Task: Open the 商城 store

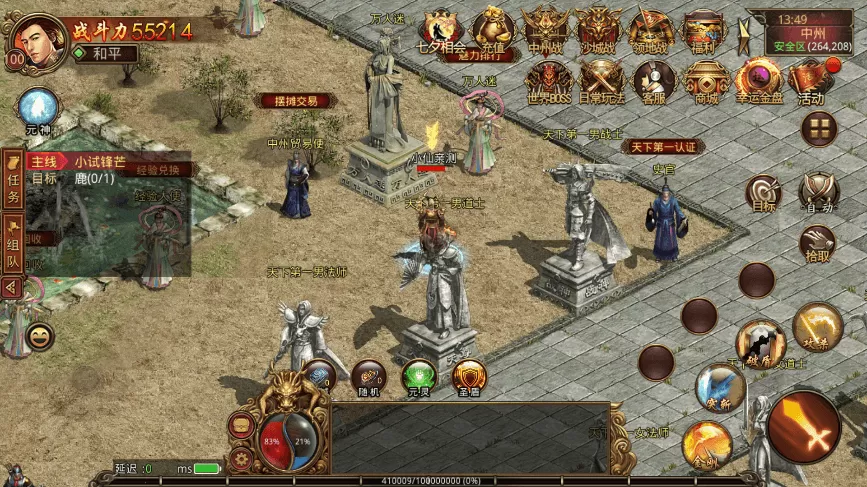Action: (x=707, y=78)
